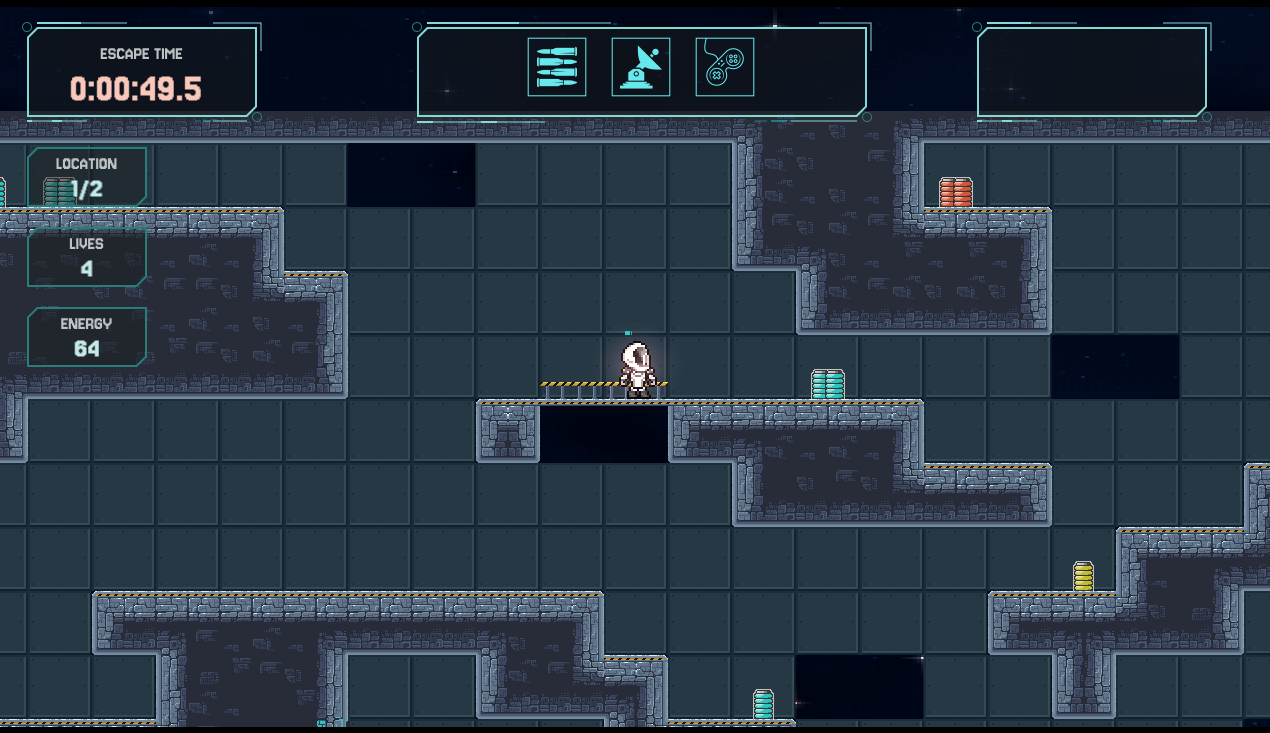Open the gamepad controller icon
This screenshot has height=733, width=1270.
tap(725, 67)
